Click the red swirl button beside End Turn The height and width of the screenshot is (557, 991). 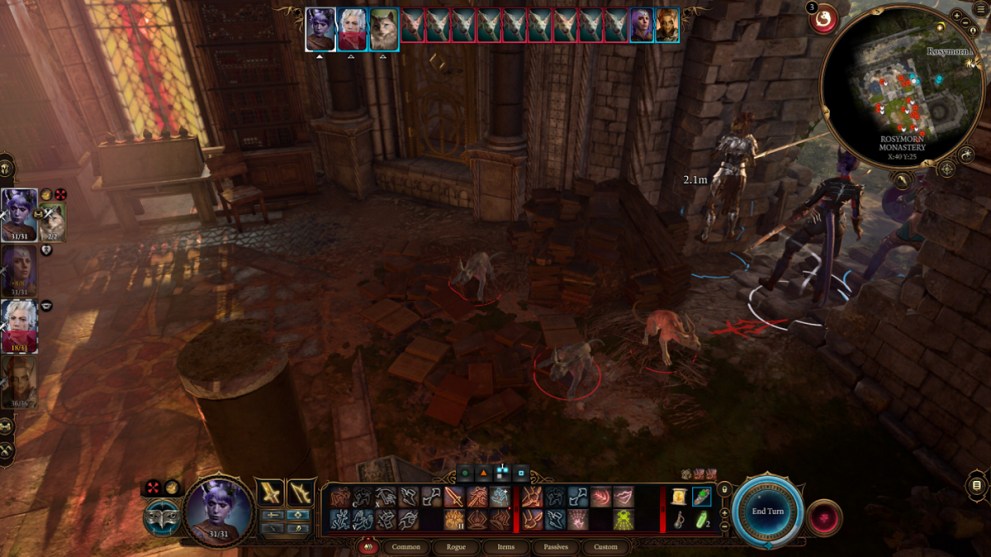point(825,516)
